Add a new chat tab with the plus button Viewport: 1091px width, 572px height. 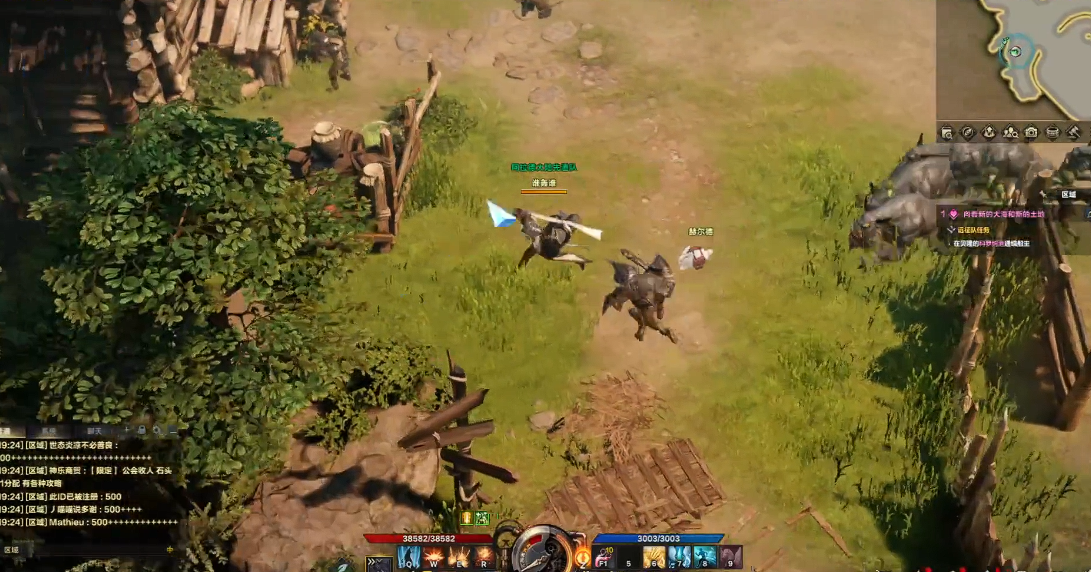[128, 431]
